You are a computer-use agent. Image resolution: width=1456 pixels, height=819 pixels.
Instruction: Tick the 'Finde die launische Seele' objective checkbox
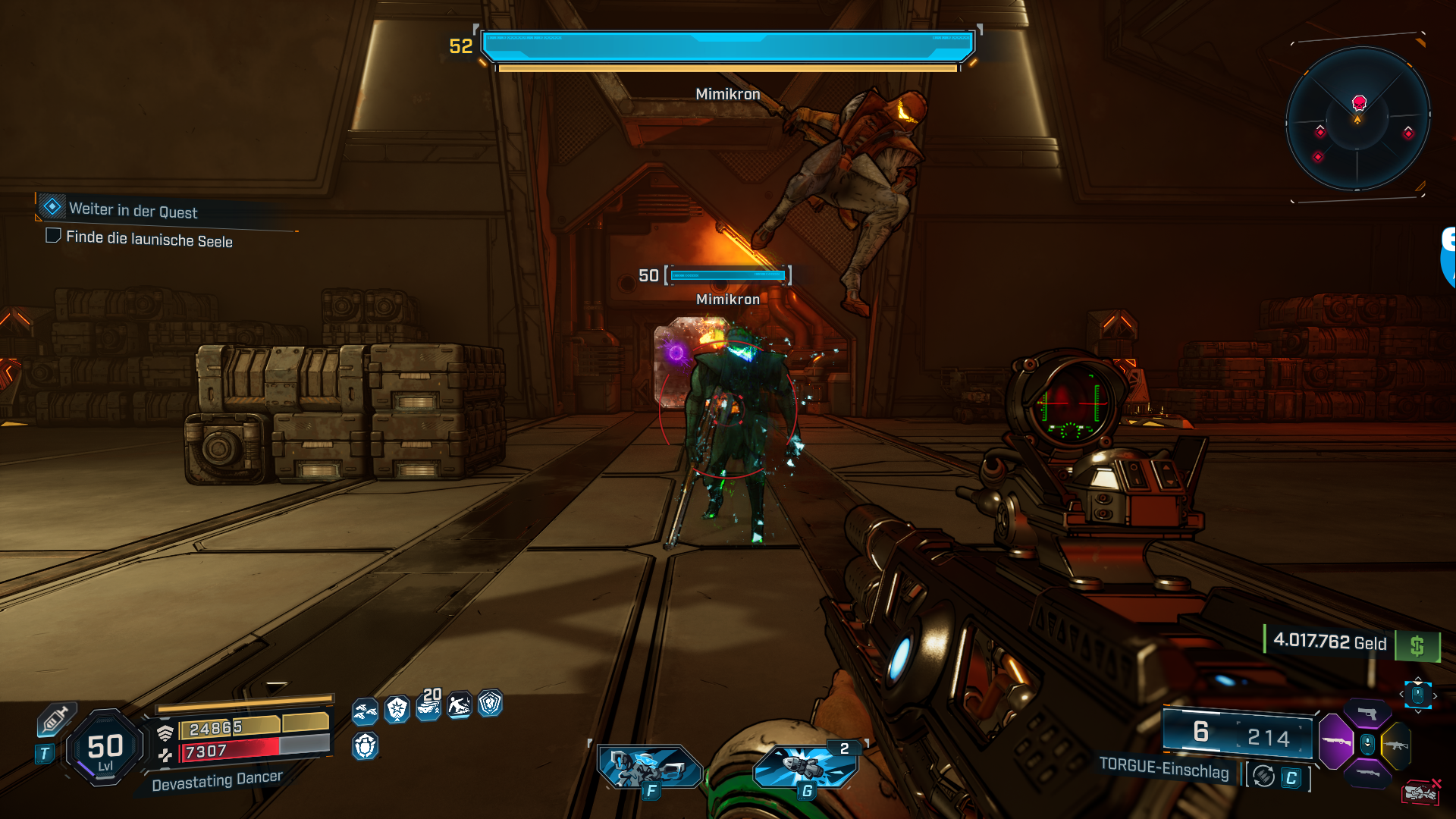click(x=53, y=236)
